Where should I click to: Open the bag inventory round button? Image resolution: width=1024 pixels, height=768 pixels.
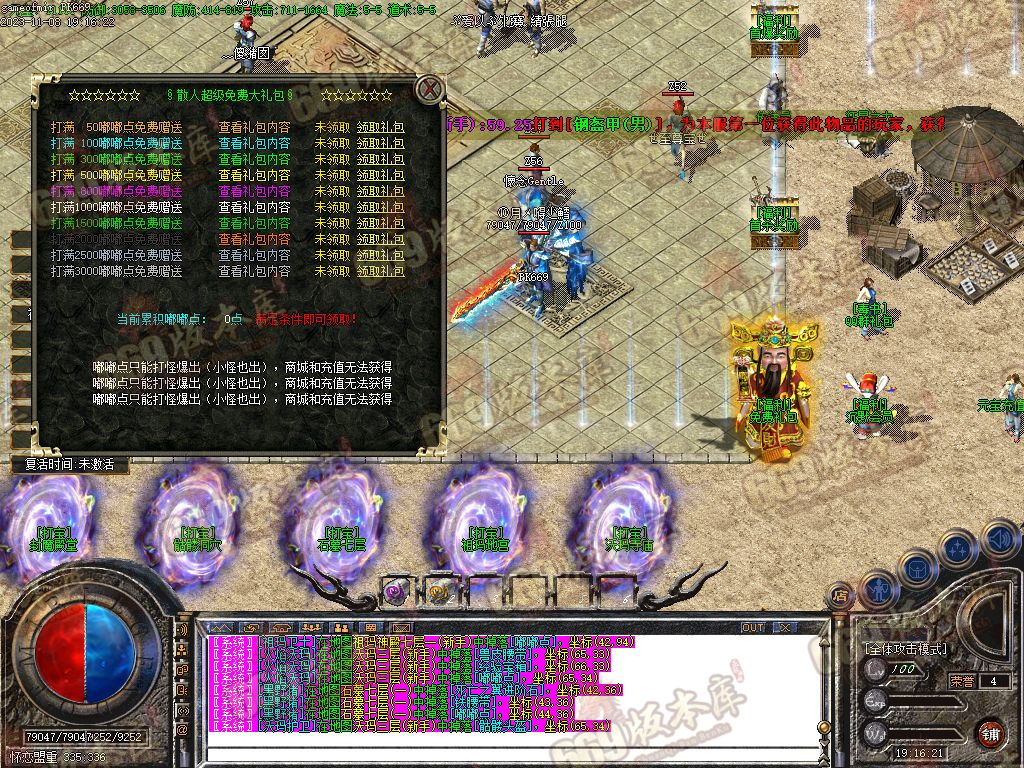click(x=916, y=566)
